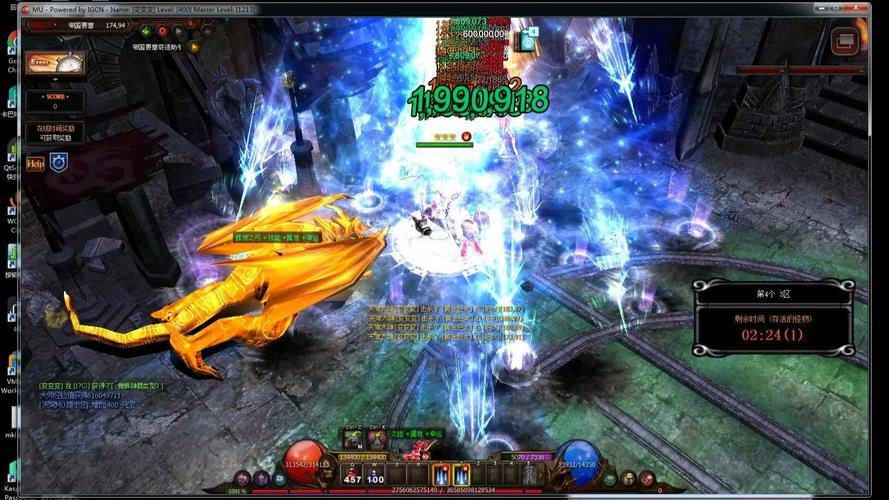
Task: Click the green arrows icon at top
Action: tap(145, 31)
